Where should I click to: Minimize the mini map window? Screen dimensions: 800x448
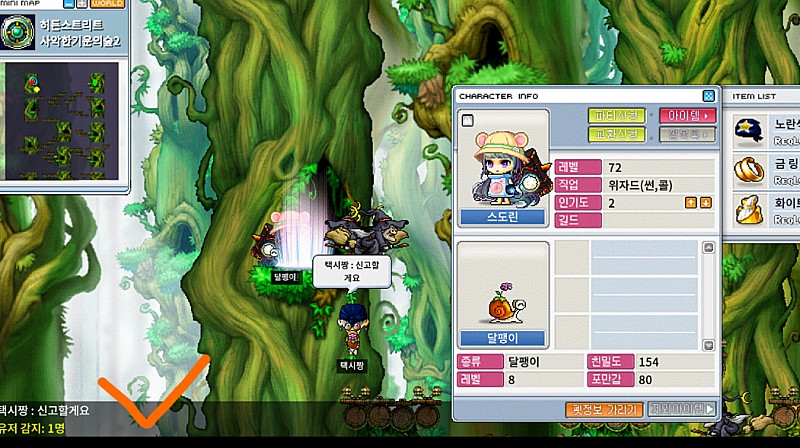(67, 3)
